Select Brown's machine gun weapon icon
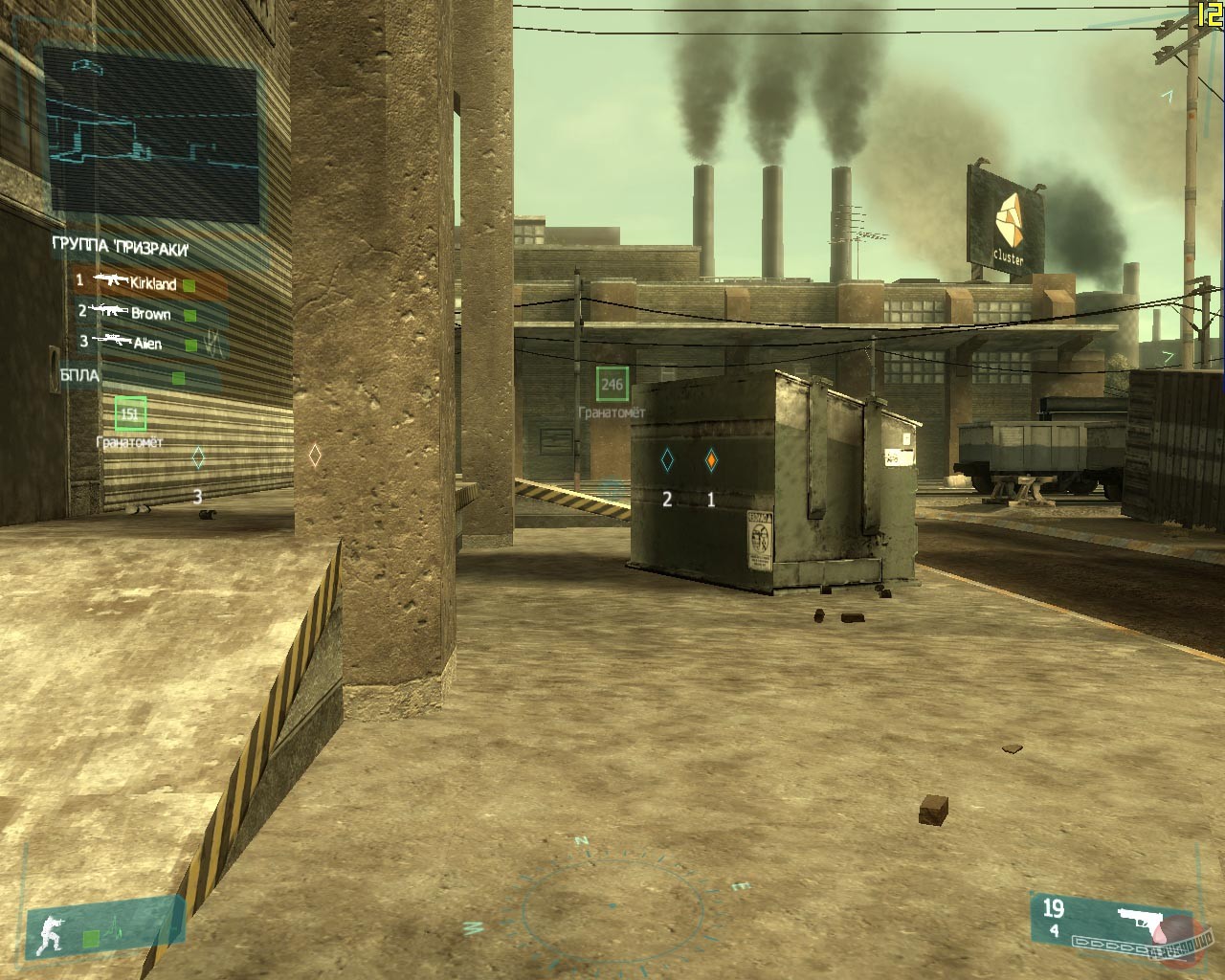The height and width of the screenshot is (980, 1225). (110, 311)
